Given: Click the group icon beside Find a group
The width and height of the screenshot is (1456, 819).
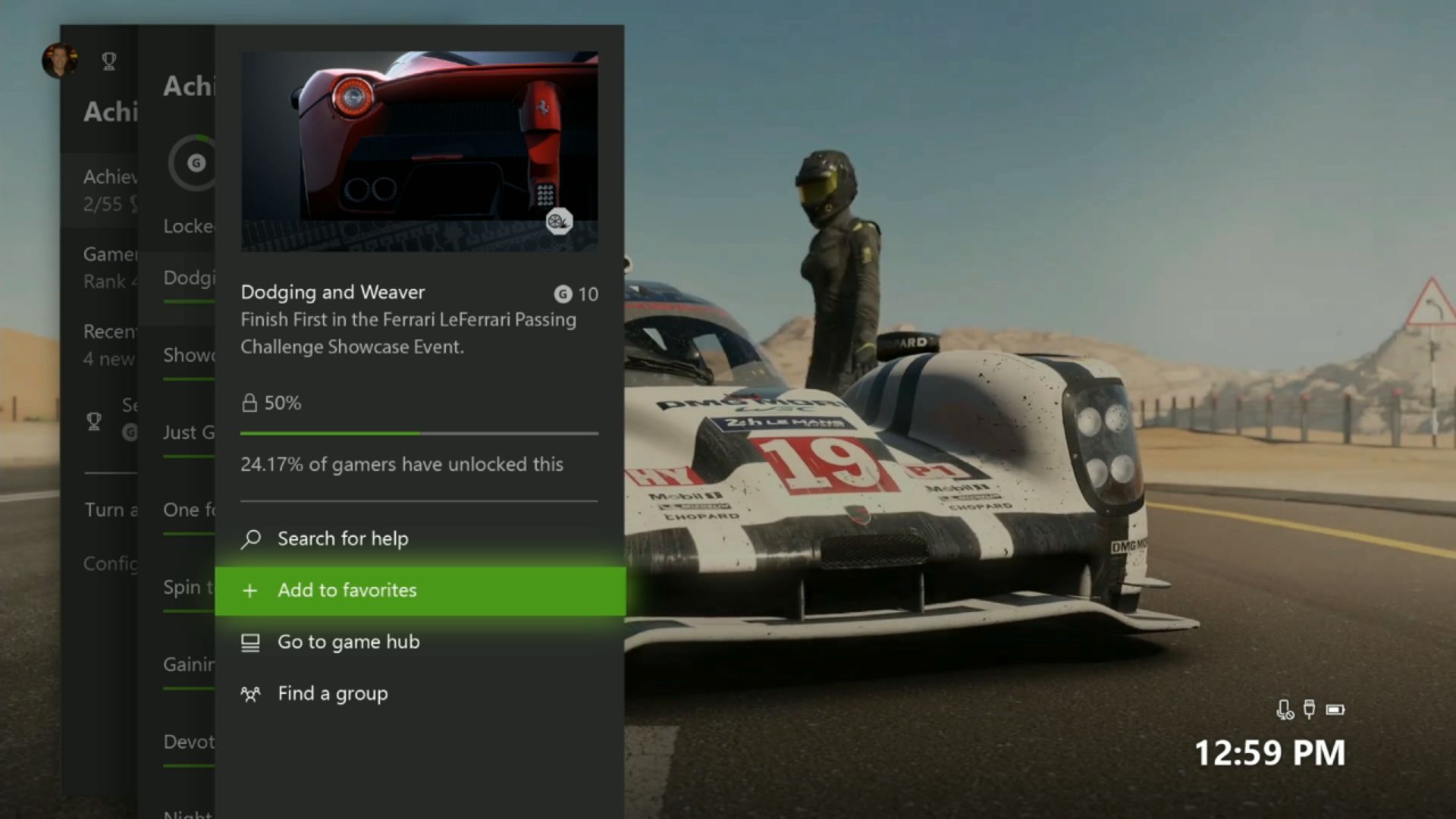Looking at the screenshot, I should (249, 693).
